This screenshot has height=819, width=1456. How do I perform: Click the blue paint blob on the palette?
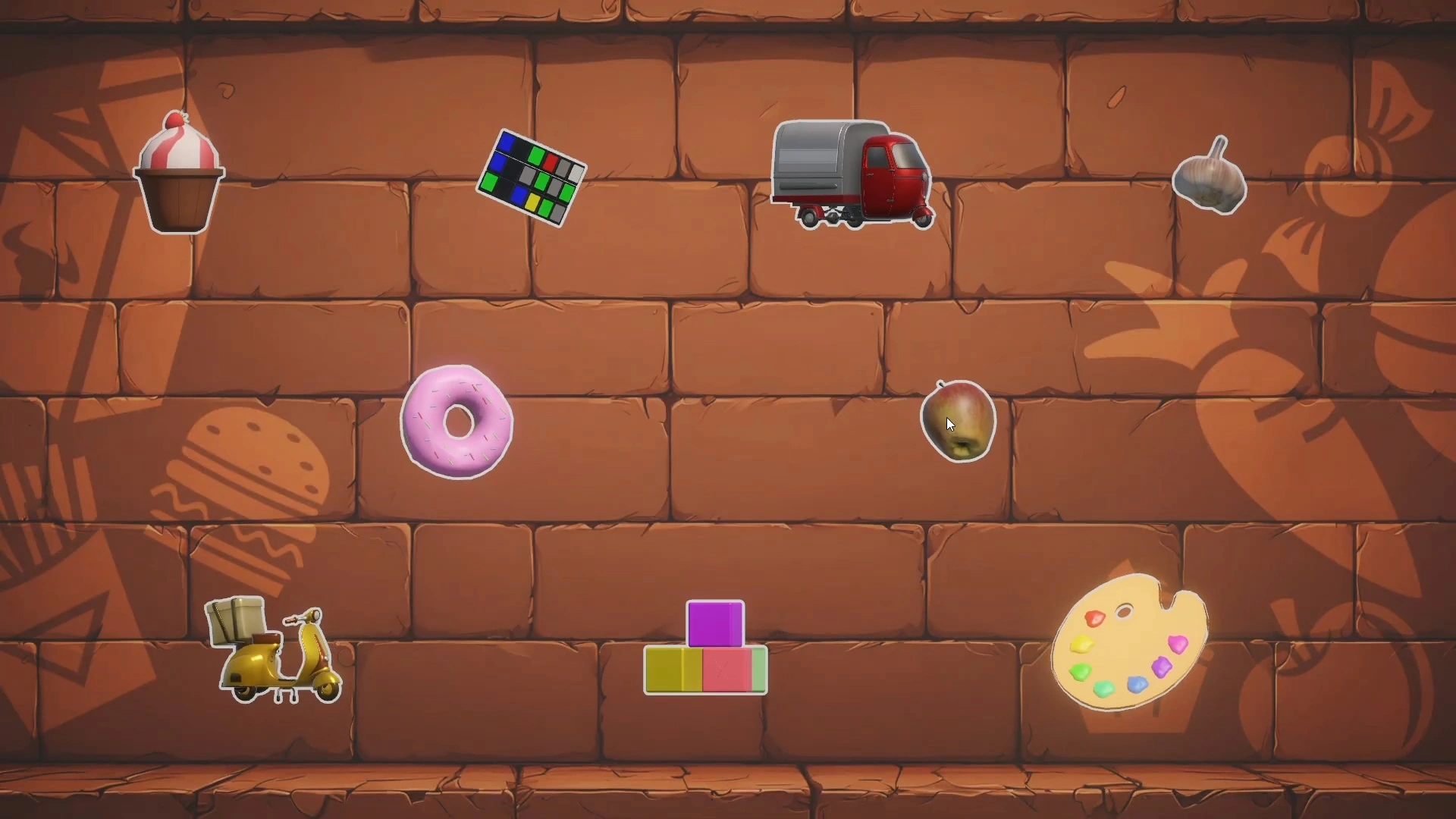click(1137, 686)
